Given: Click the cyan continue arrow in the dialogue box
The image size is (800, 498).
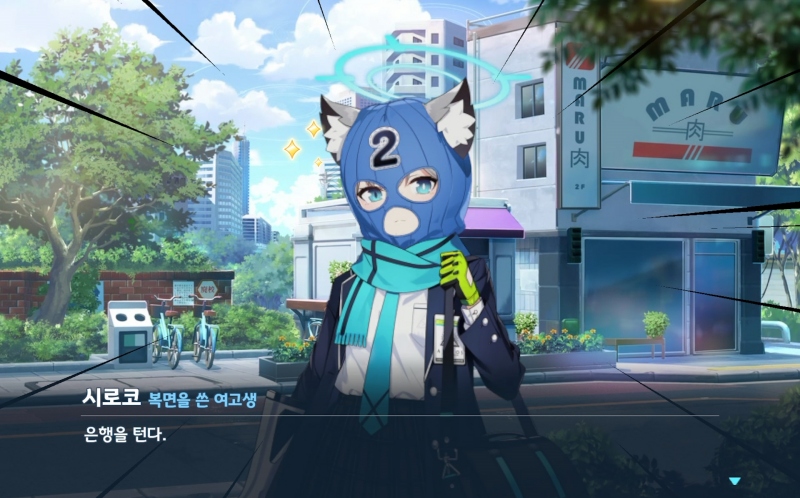Looking at the screenshot, I should point(735,481).
